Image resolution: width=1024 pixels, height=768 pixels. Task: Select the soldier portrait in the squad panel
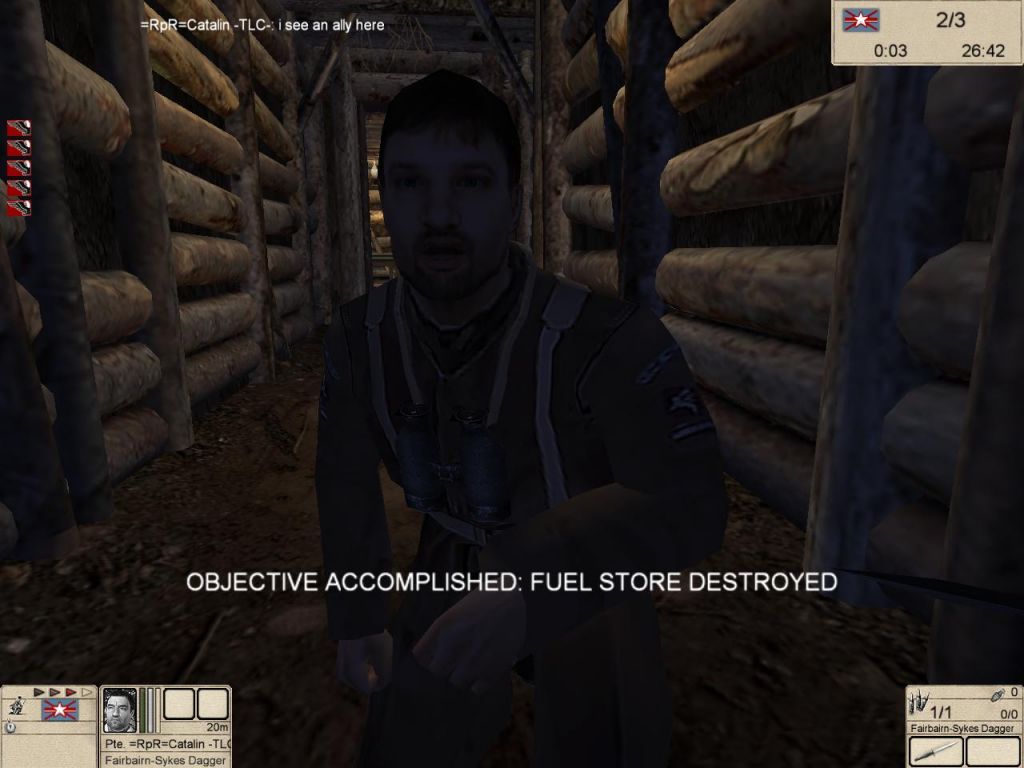tap(120, 710)
